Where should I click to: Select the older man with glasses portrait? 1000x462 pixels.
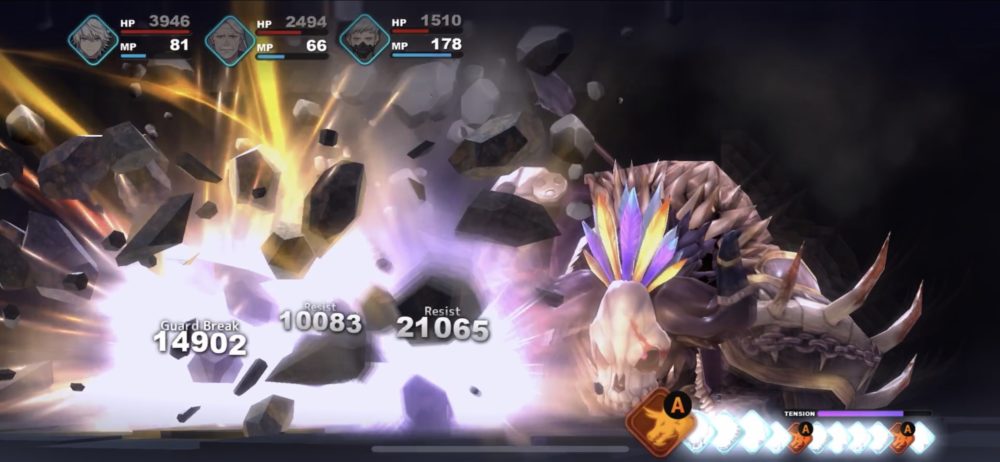click(229, 41)
